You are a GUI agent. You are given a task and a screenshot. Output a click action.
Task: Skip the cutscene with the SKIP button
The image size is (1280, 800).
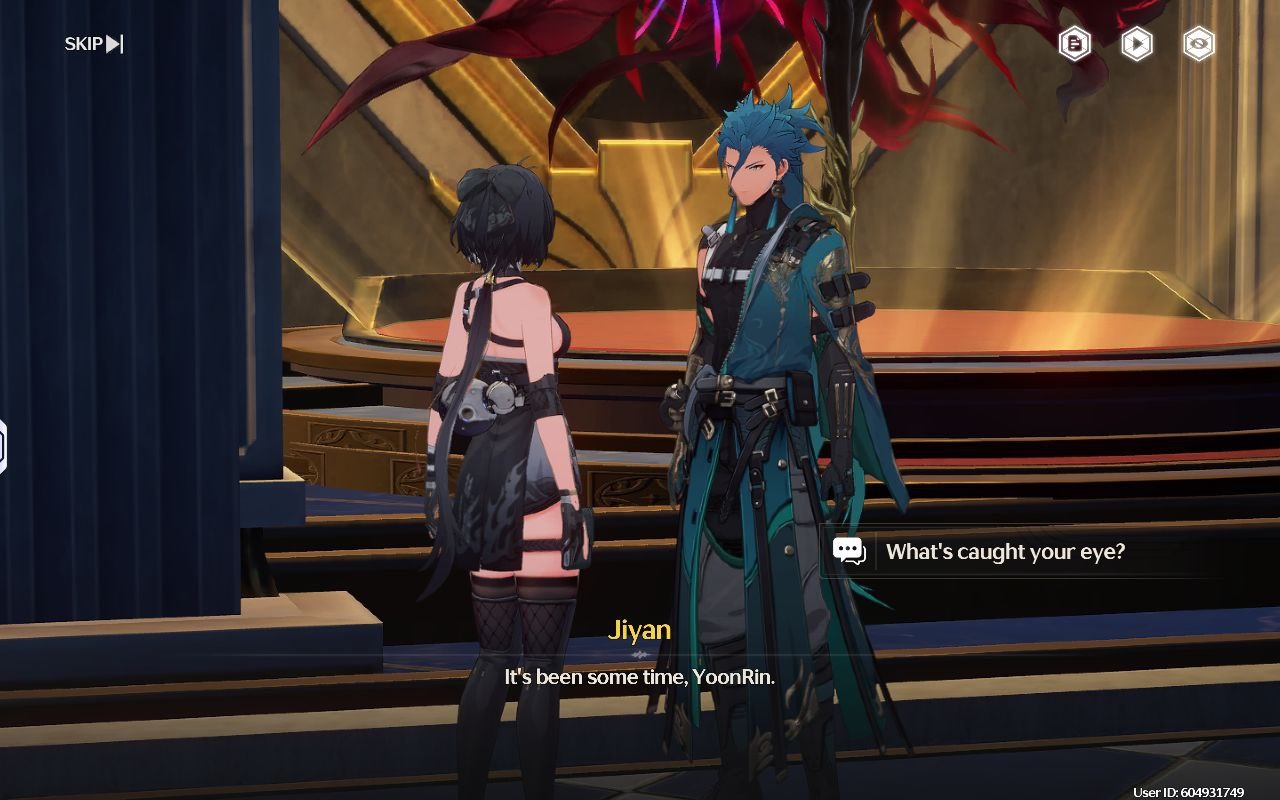click(94, 44)
